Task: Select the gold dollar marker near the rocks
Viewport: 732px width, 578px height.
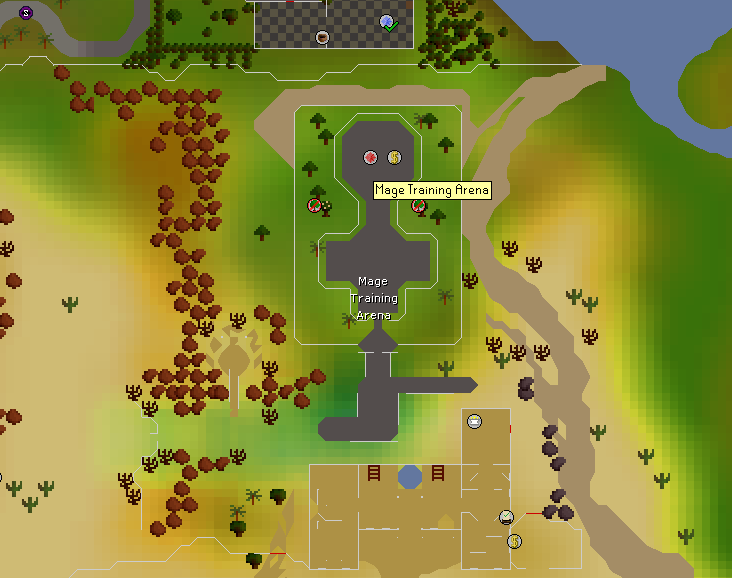Action: click(x=514, y=541)
